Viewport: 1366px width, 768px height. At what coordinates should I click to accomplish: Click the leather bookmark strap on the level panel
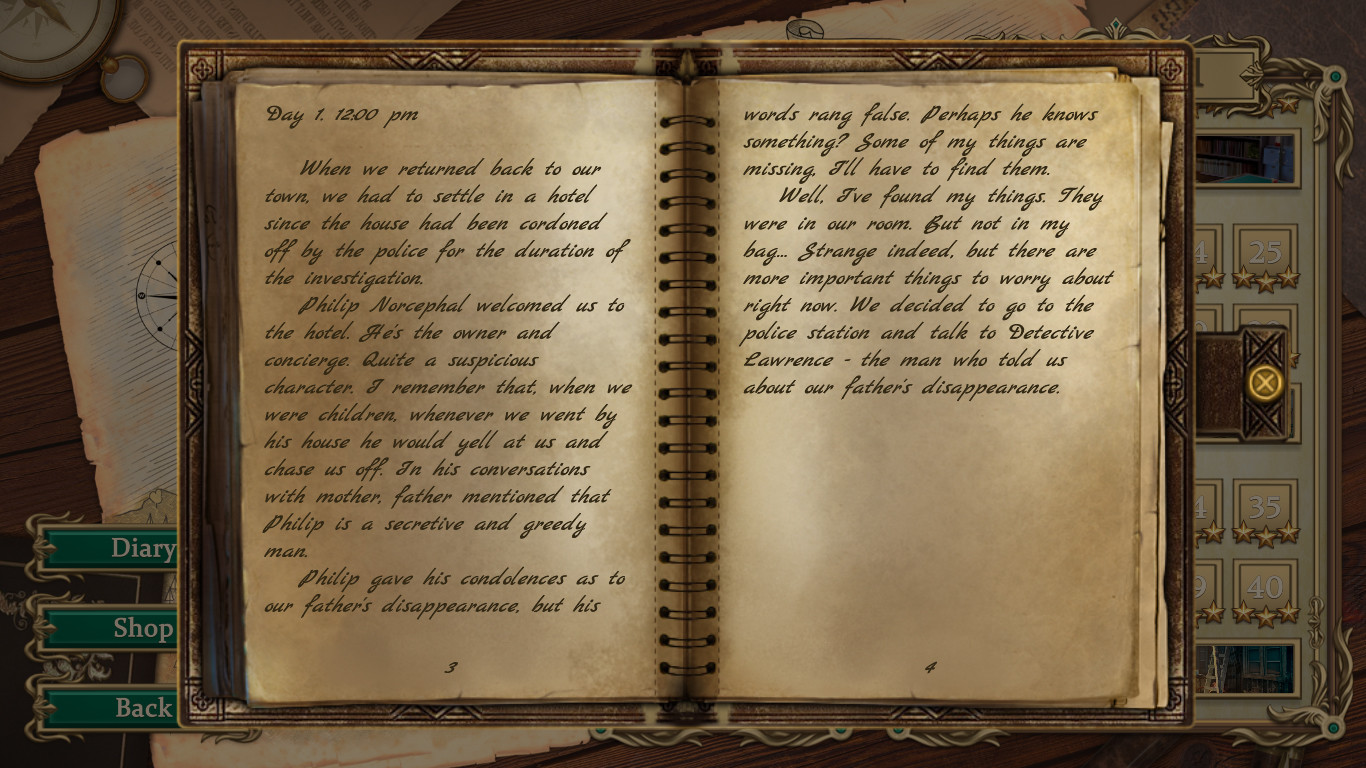point(1218,385)
